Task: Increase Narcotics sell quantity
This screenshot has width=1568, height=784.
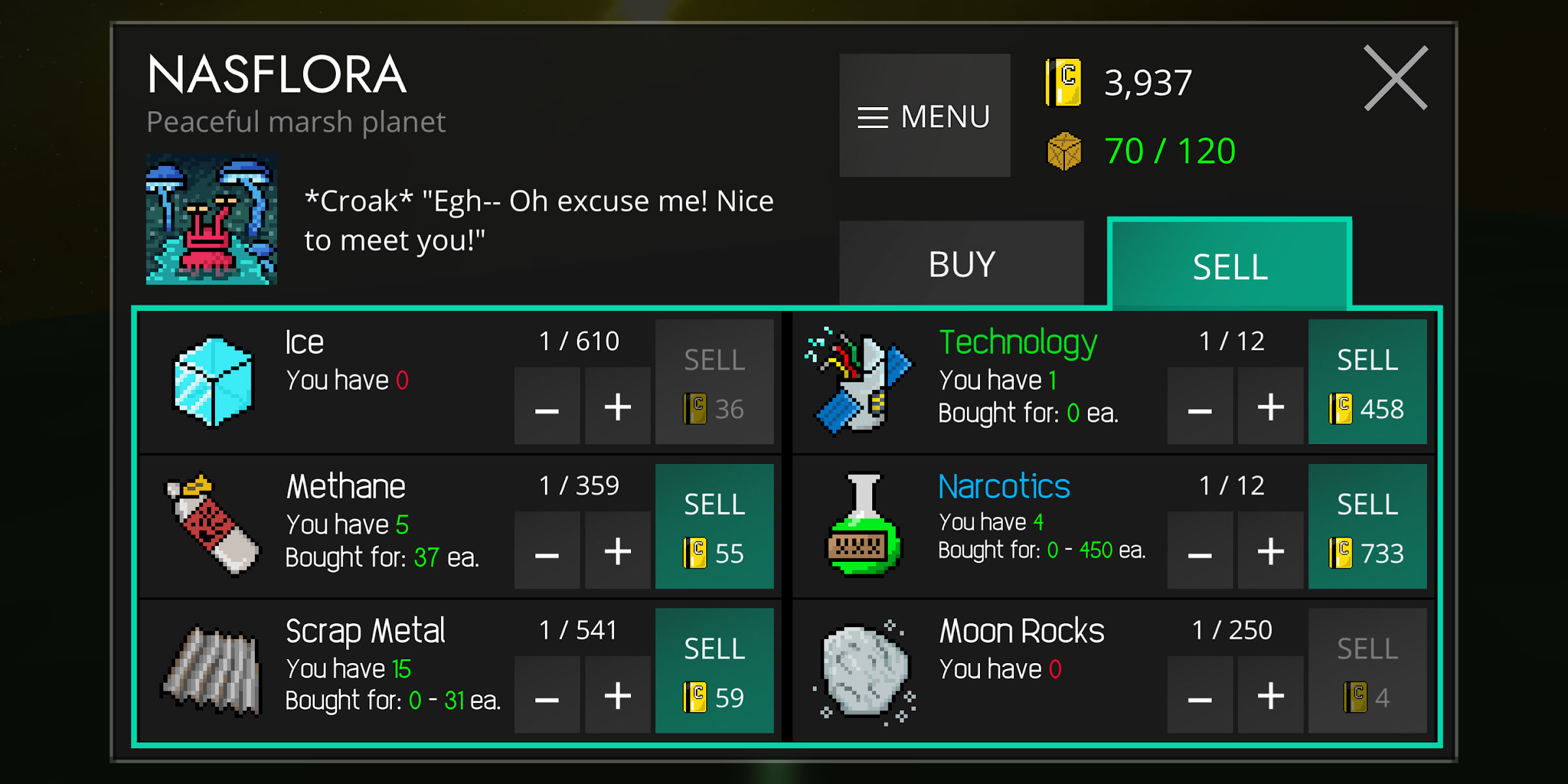Action: pyautogui.click(x=1271, y=552)
